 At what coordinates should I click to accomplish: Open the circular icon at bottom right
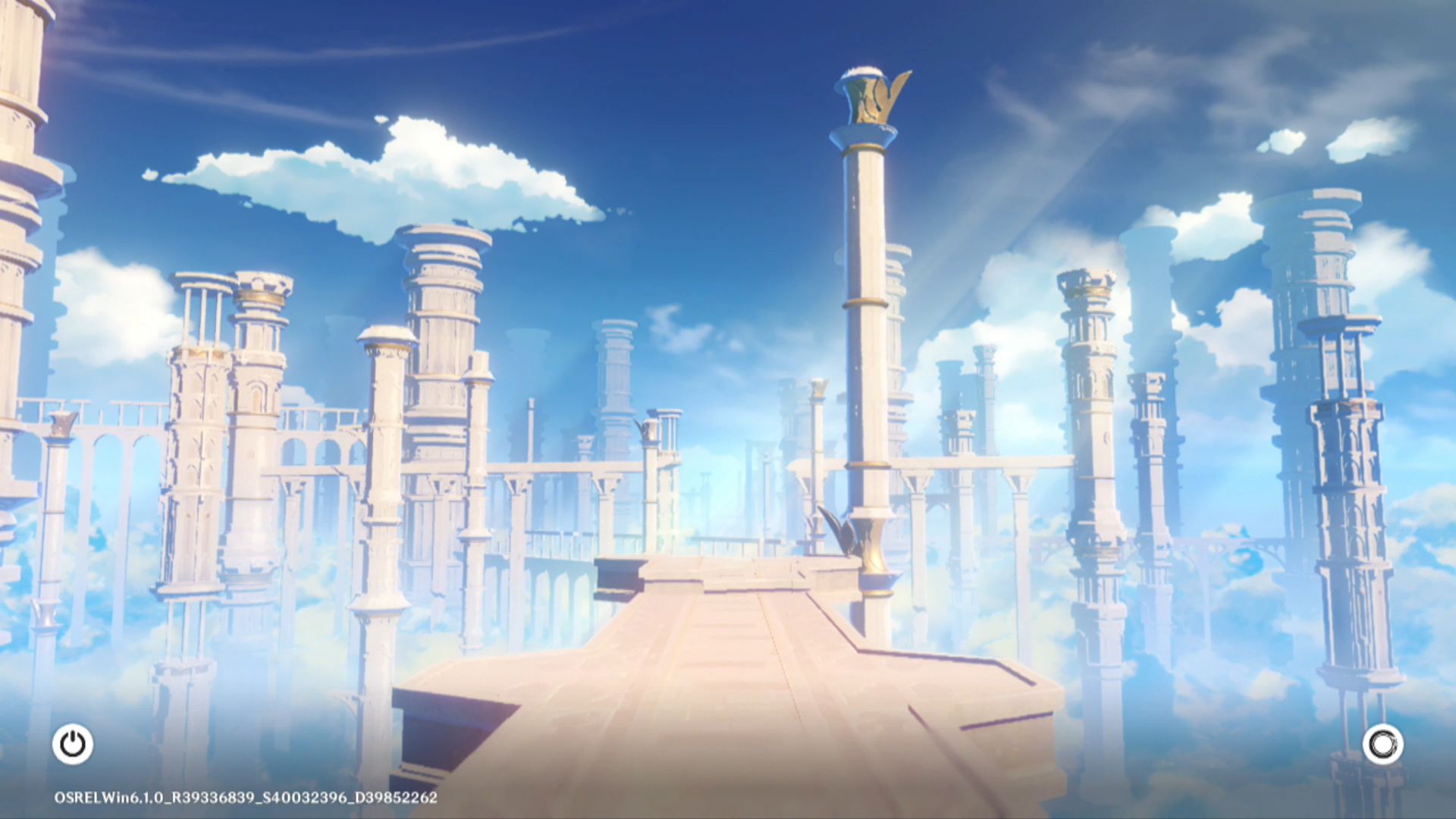coord(1382,744)
